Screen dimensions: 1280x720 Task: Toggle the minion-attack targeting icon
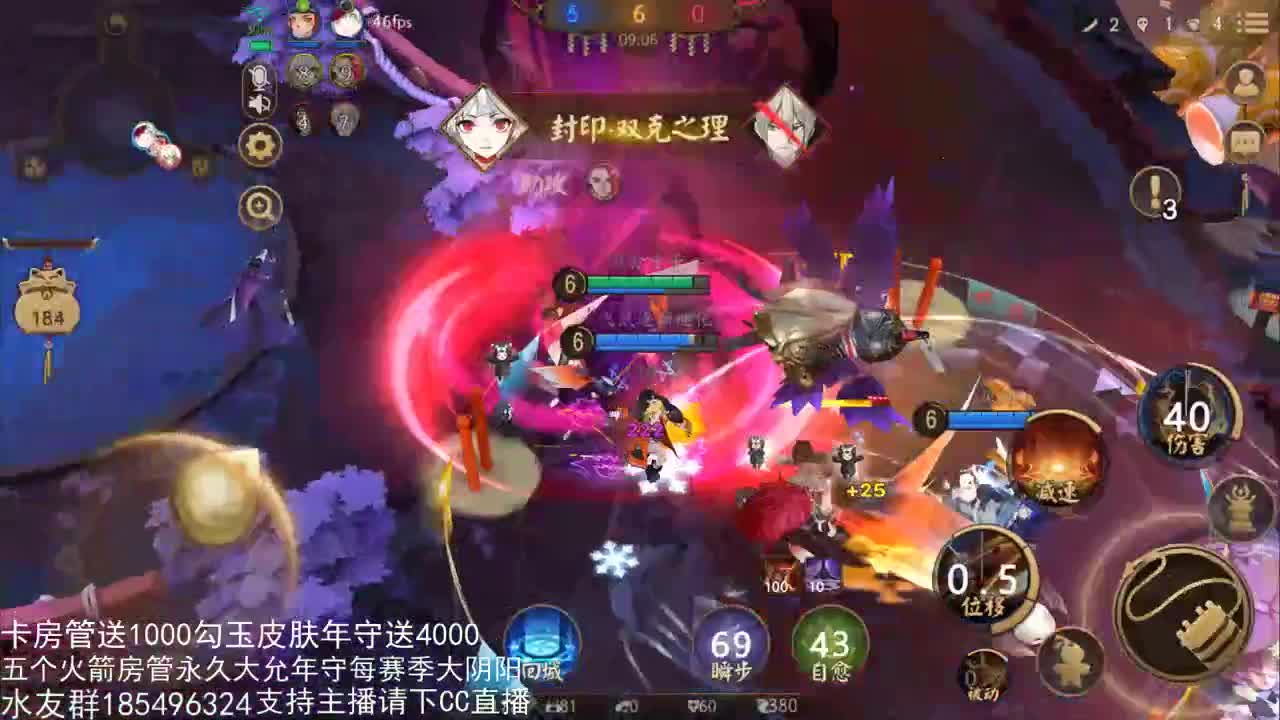point(1069,663)
